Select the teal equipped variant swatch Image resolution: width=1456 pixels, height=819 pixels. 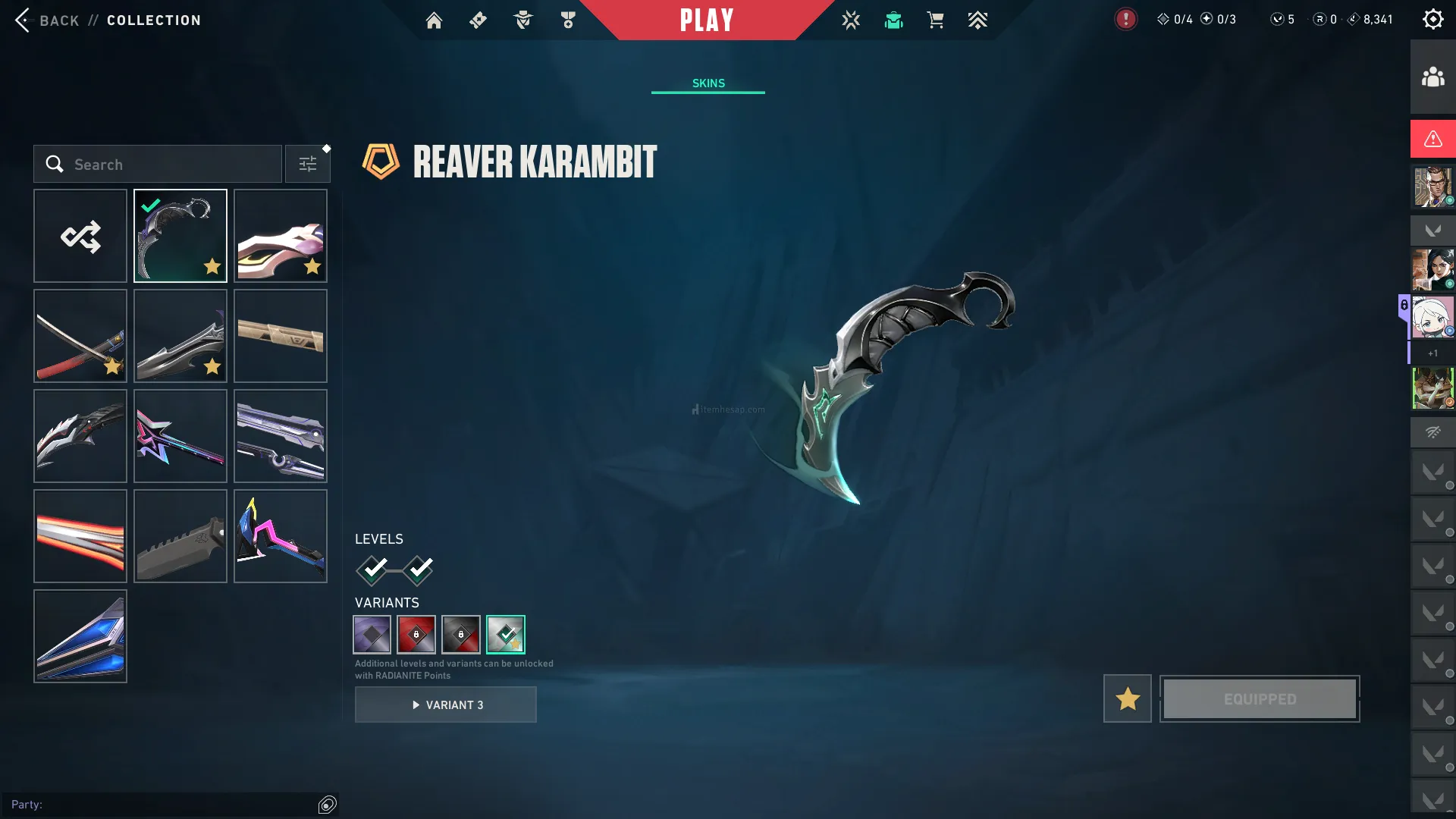click(x=506, y=635)
